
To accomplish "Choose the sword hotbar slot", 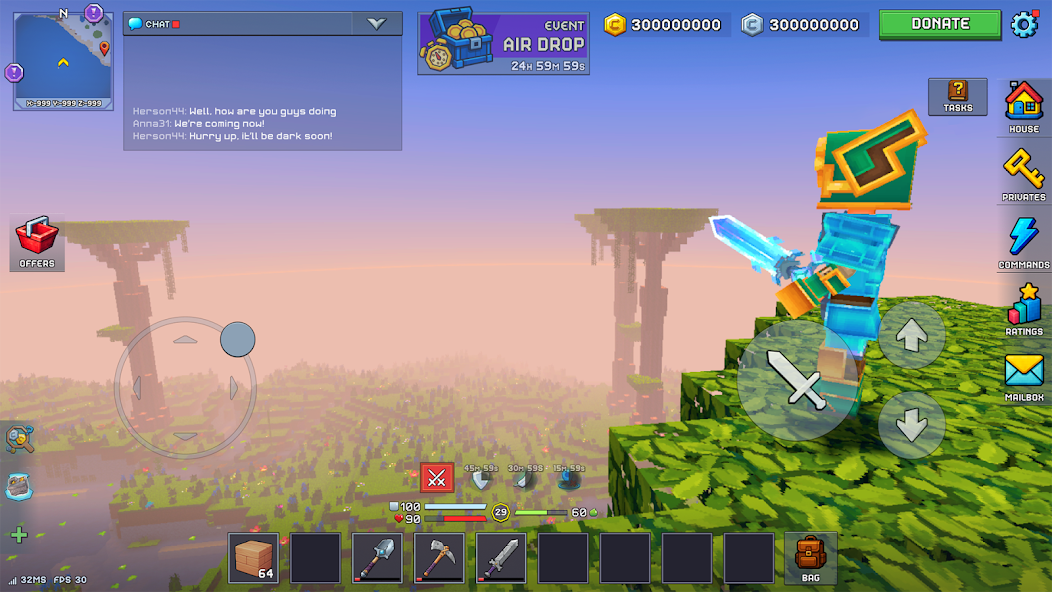I will point(501,558).
